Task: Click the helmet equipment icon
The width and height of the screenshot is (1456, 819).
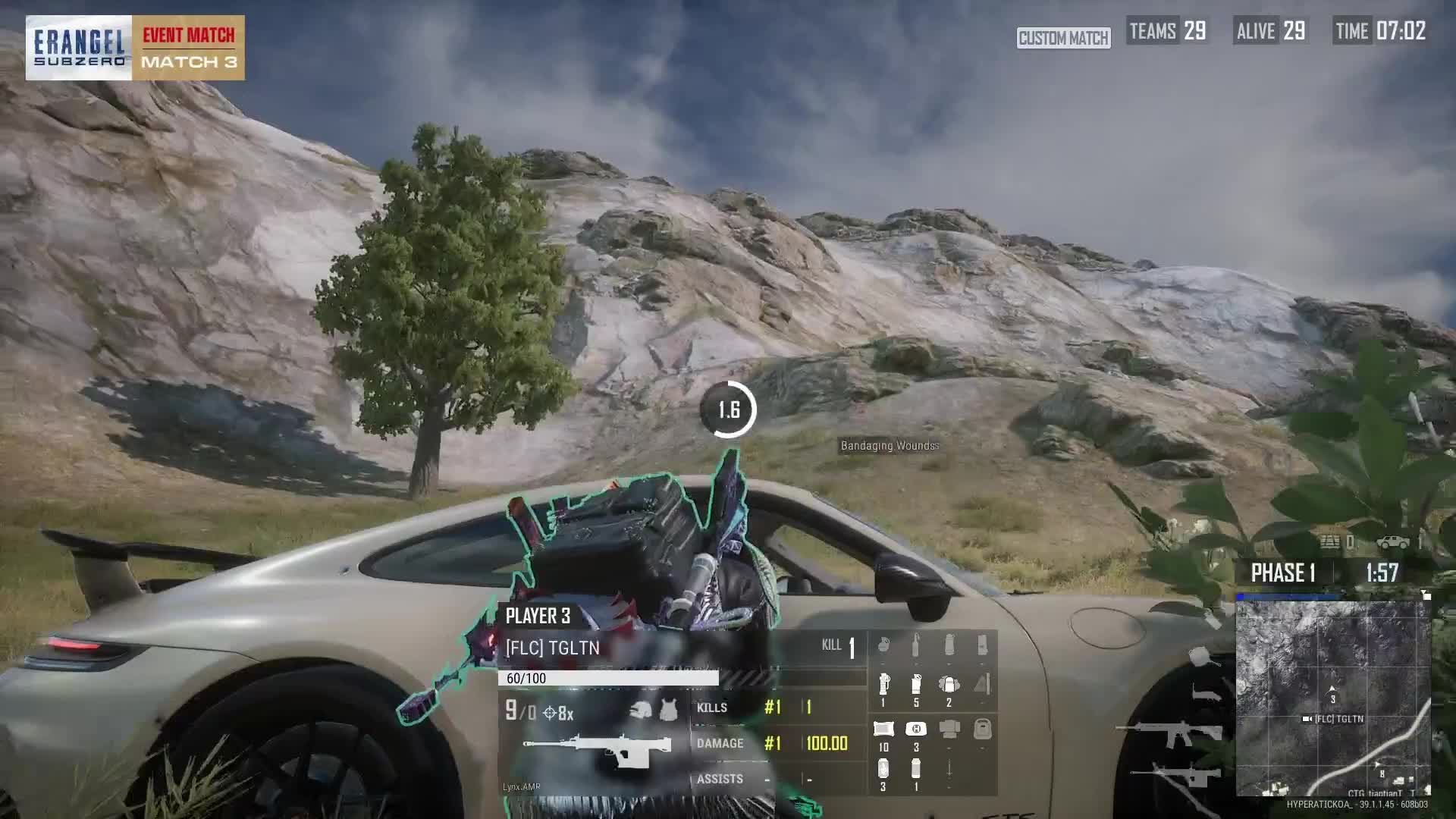Action: [642, 711]
